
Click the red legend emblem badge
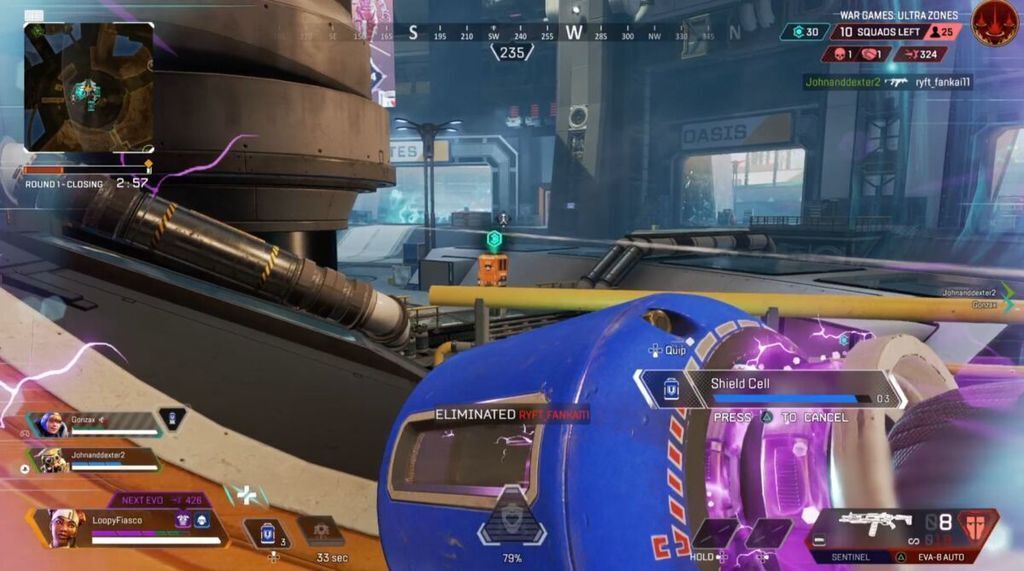point(994,22)
